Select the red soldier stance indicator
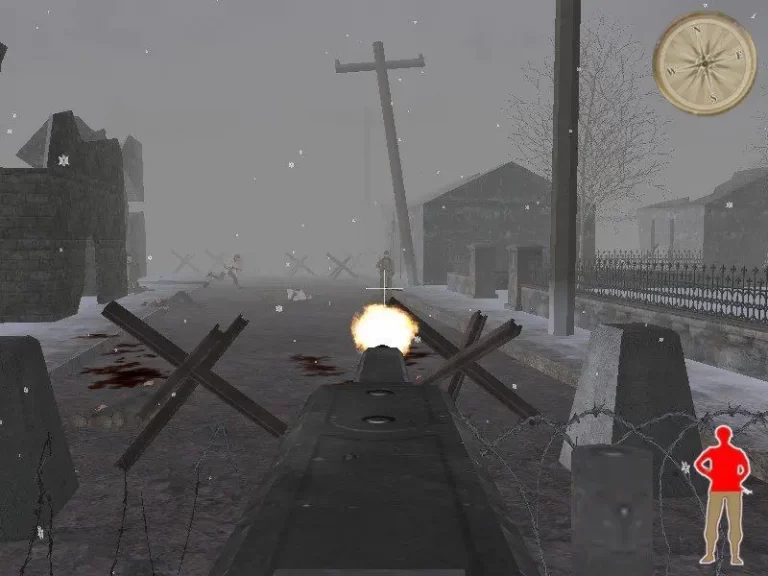The image size is (768, 576). [x=722, y=490]
